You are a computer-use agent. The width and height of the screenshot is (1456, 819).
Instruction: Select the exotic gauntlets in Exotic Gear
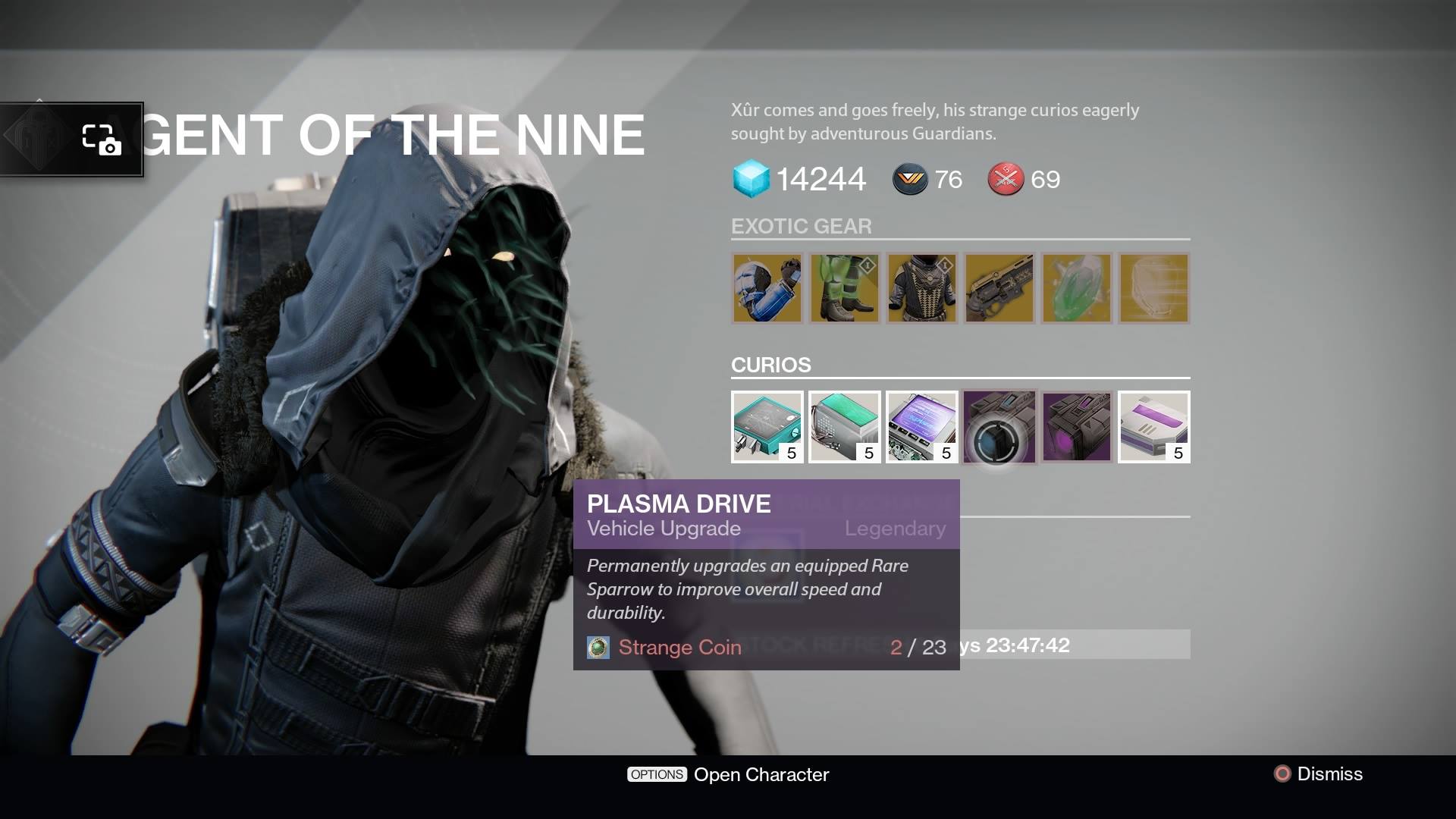767,288
